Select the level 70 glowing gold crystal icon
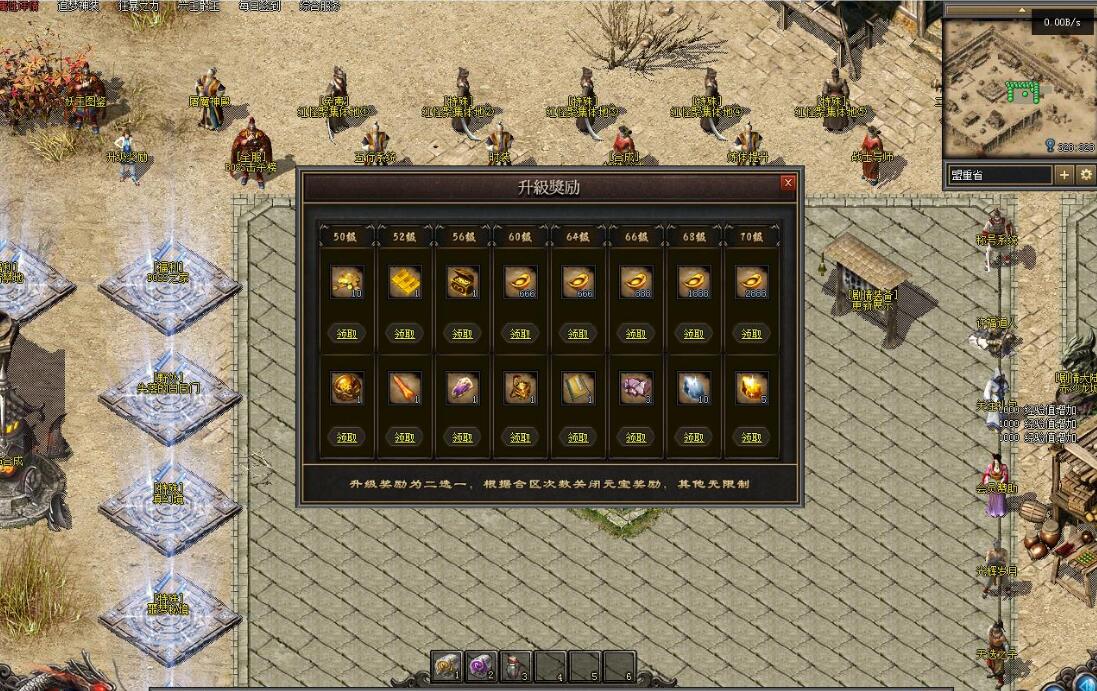Screen dimensions: 1097x691 pos(752,388)
